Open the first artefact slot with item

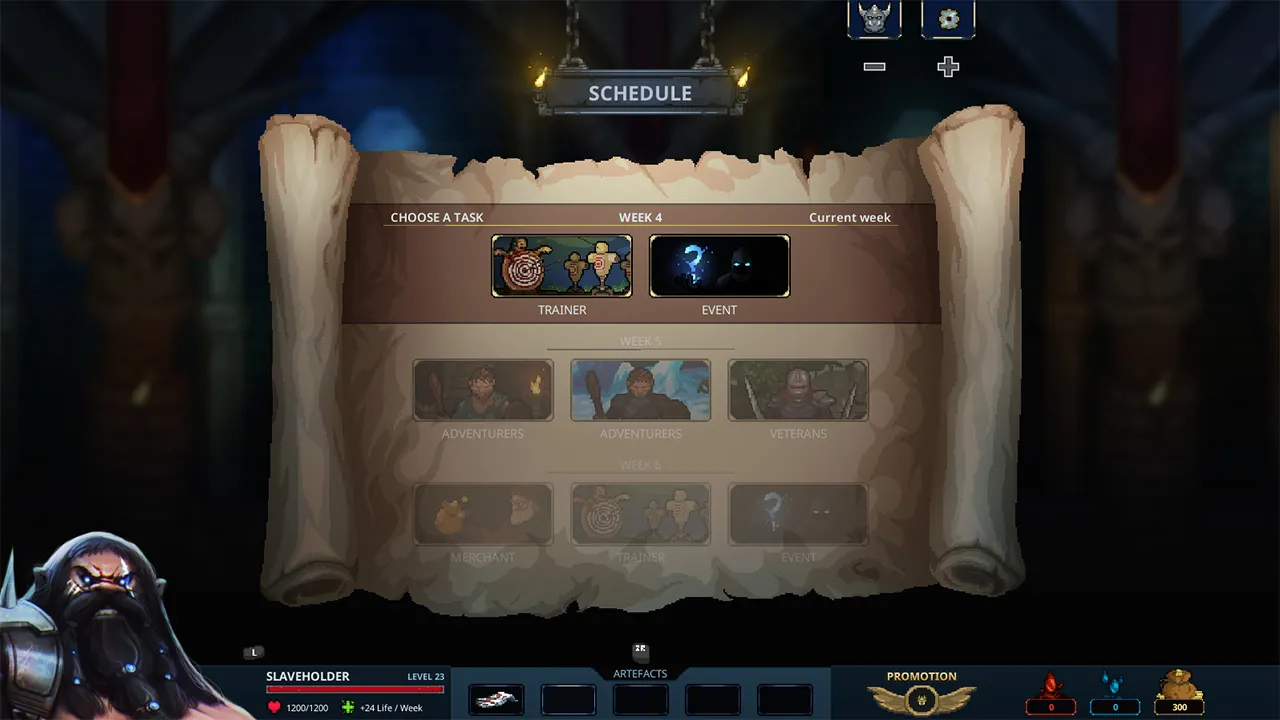click(497, 700)
